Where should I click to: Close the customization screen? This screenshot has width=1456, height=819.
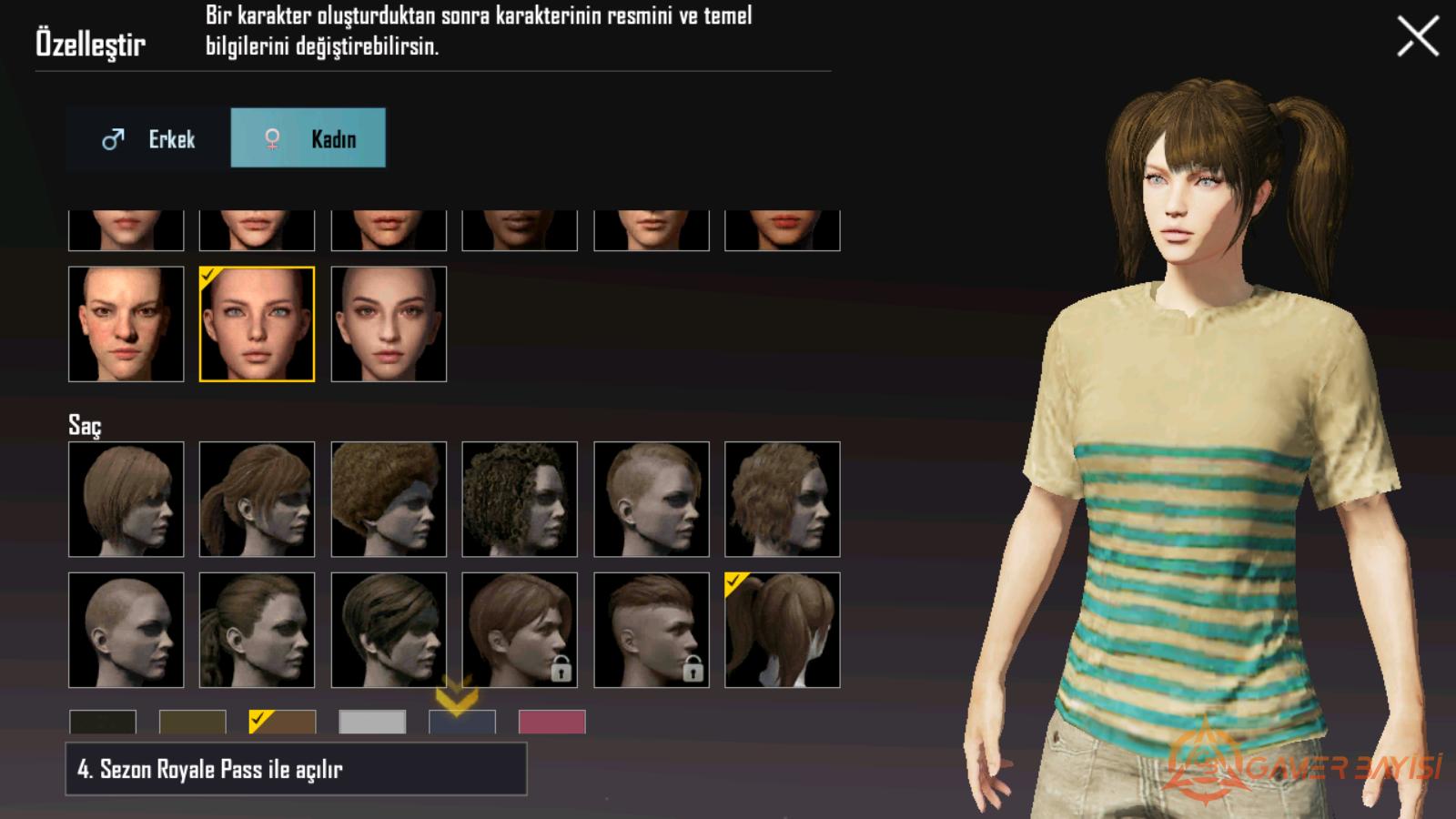coord(1417,37)
